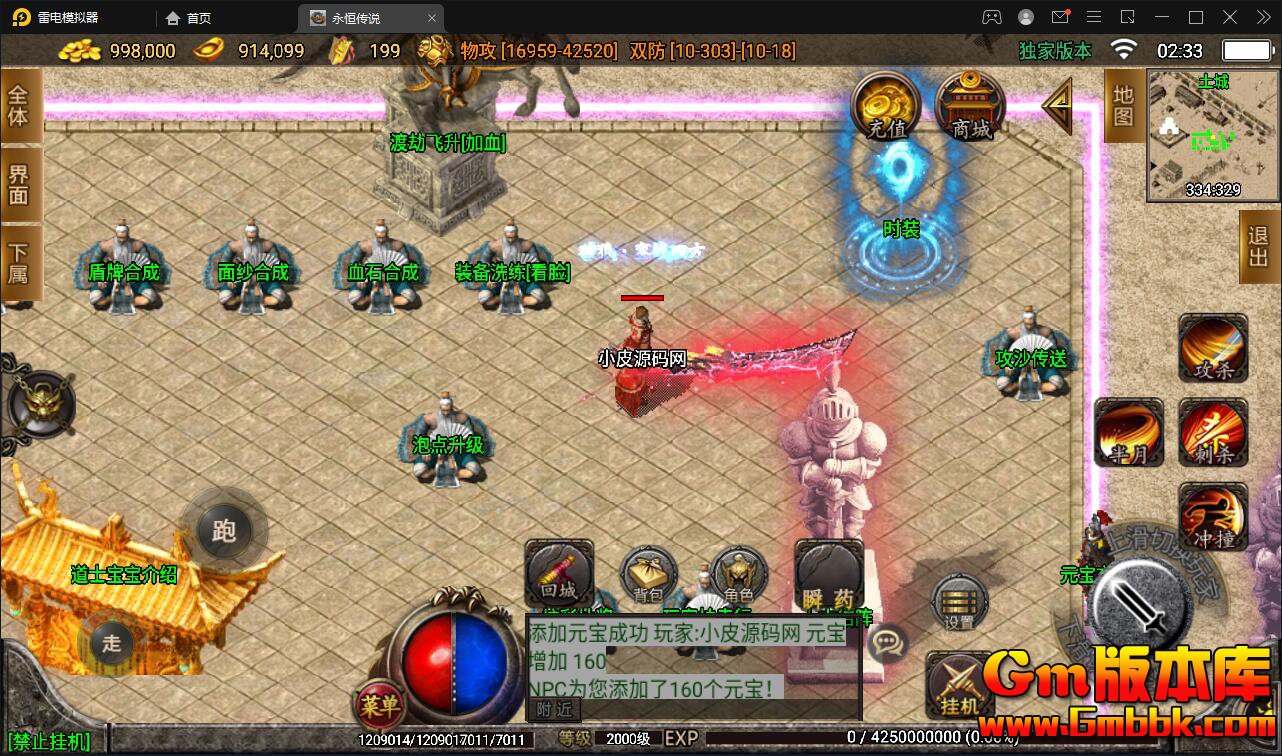This screenshot has height=756, width=1282.
Task: Click the 土城 minimap
Action: (1212, 136)
